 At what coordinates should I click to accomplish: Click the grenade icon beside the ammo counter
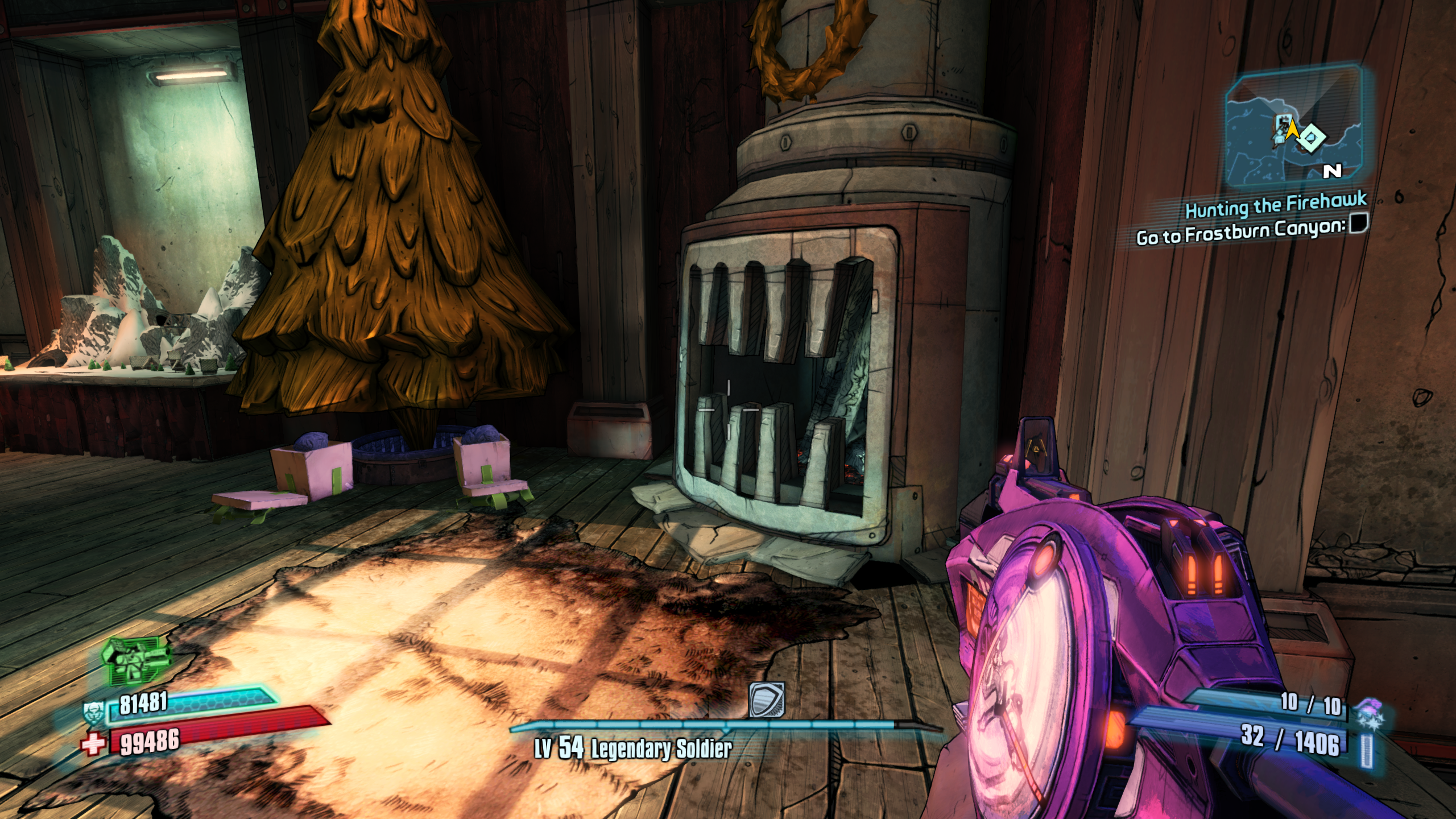point(1370,714)
